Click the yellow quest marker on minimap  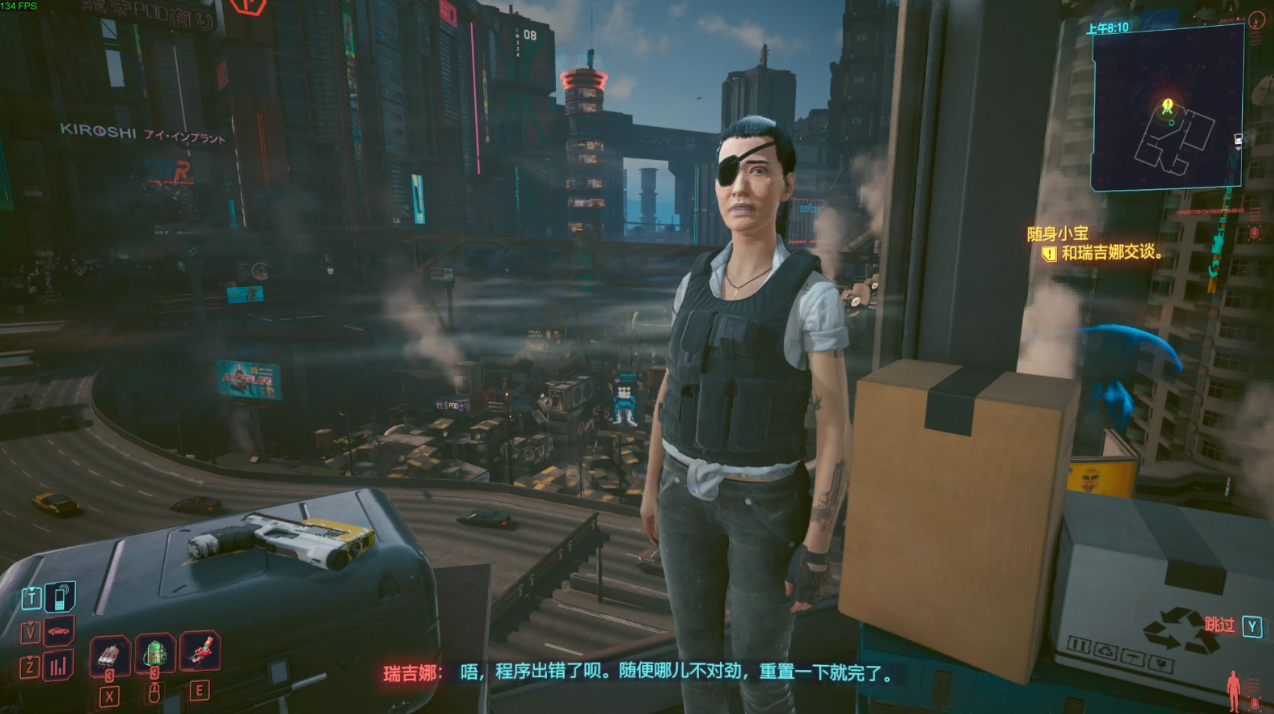click(1167, 105)
